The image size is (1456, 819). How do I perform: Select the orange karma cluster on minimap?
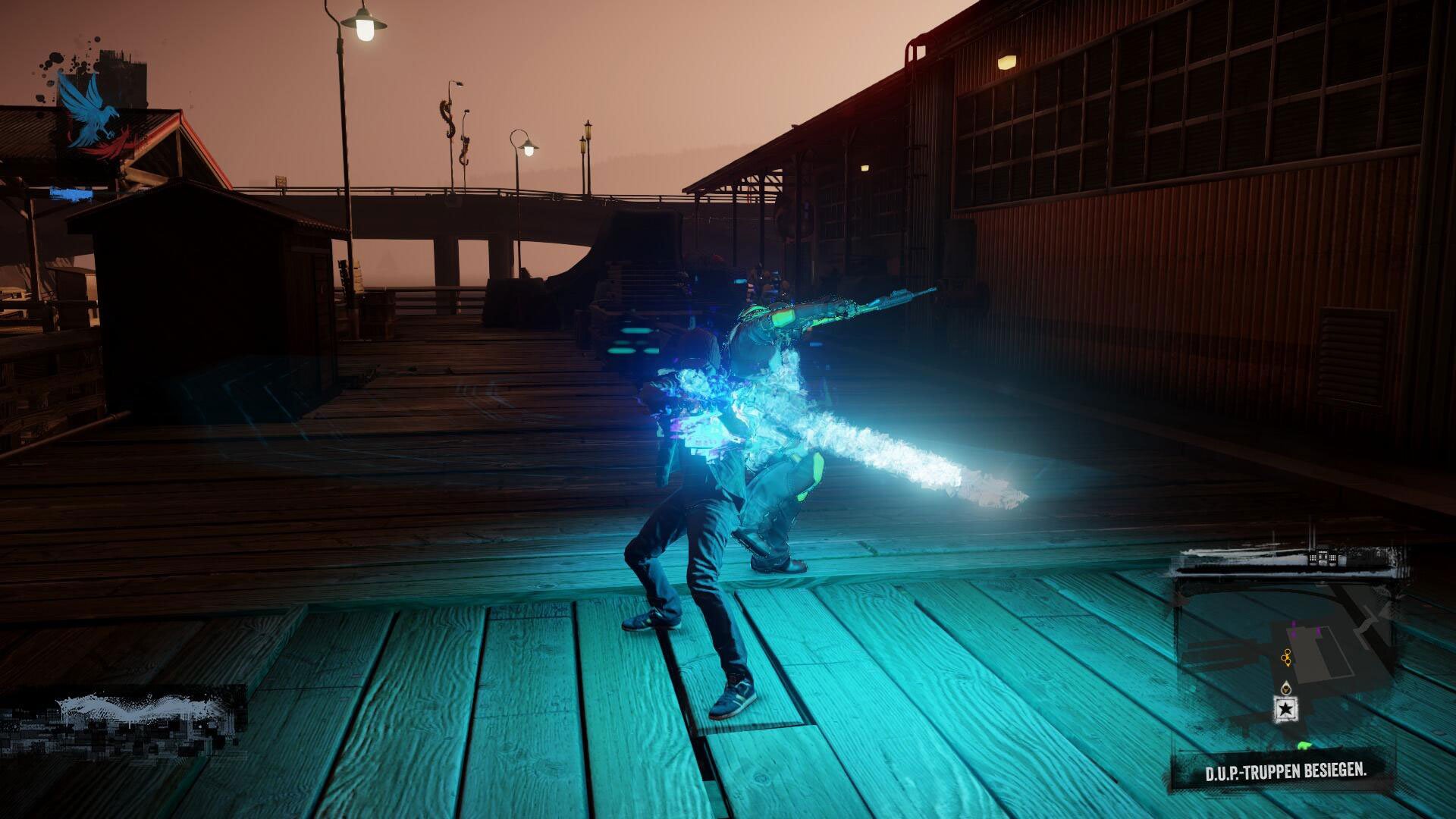[1287, 657]
